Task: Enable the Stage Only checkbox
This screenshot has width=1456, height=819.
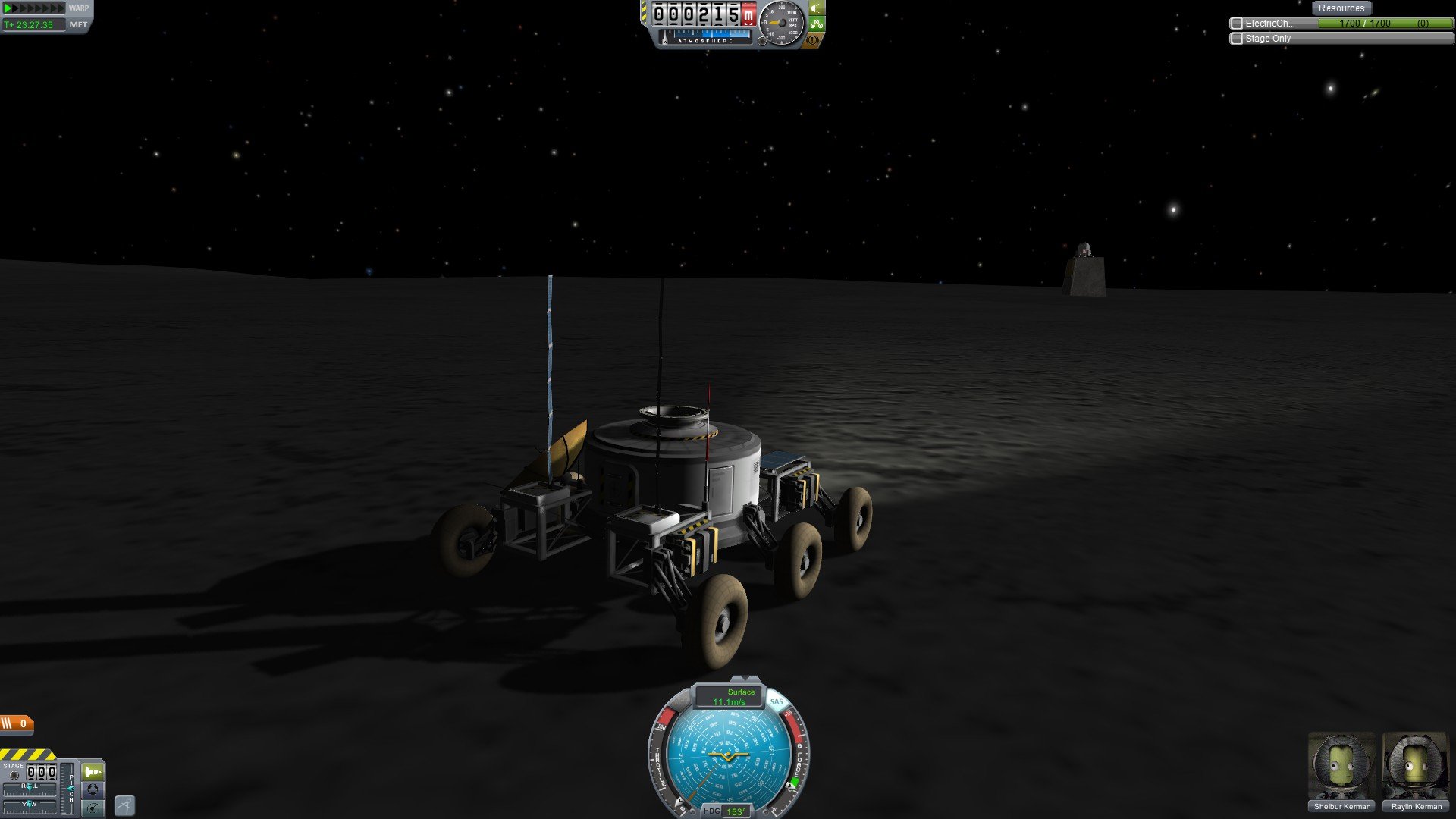Action: tap(1237, 39)
